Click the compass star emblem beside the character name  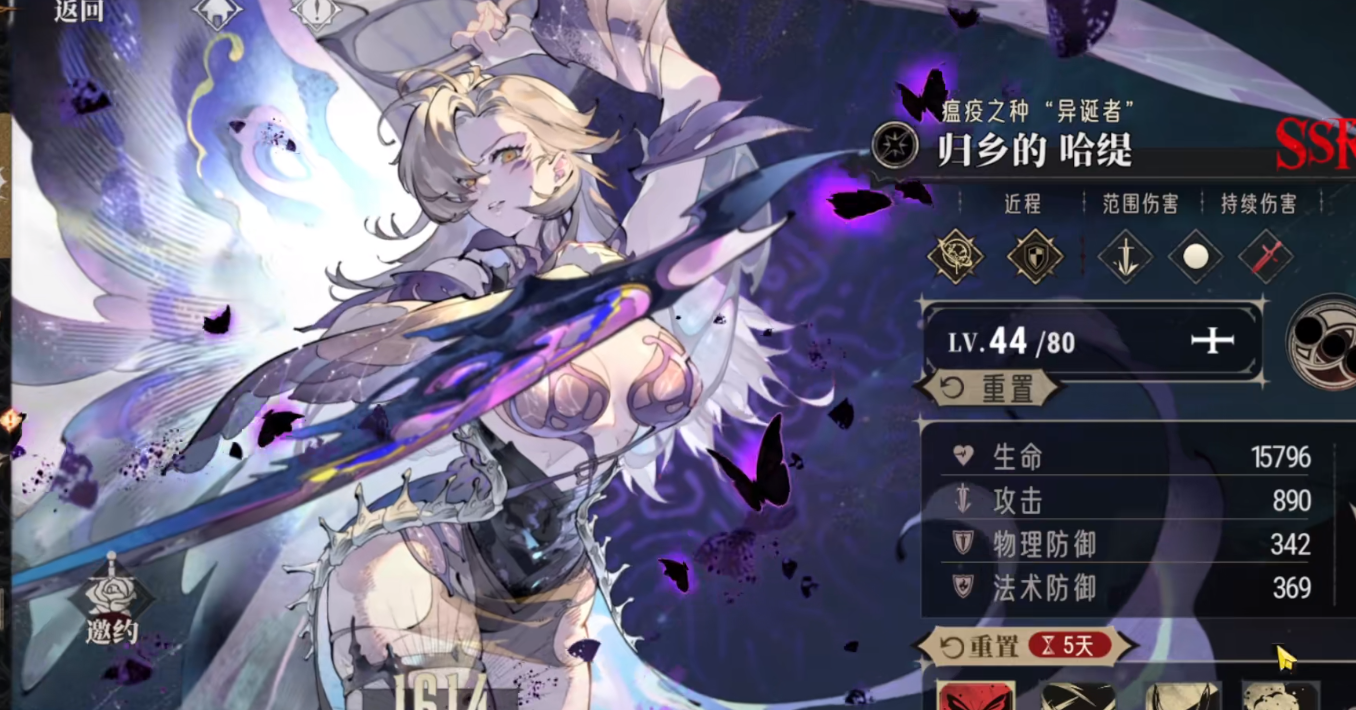pyautogui.click(x=894, y=146)
